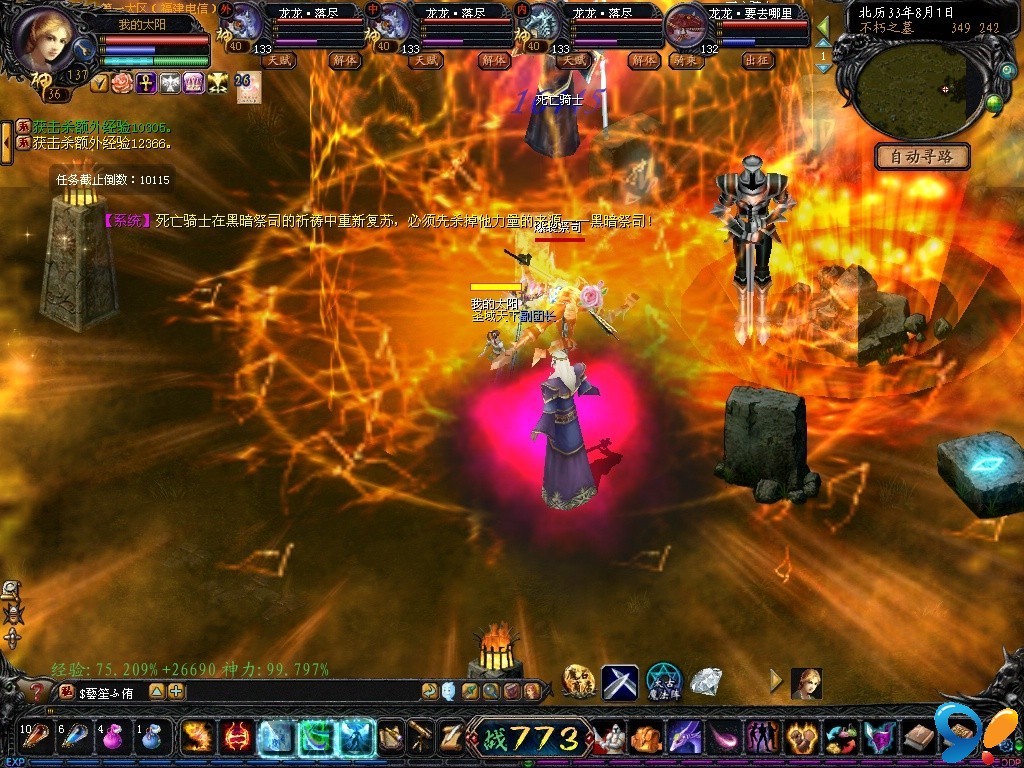Viewport: 1024px width, 768px height.
Task: Open the blonde character portrait icon at bottom
Action: coord(806,683)
